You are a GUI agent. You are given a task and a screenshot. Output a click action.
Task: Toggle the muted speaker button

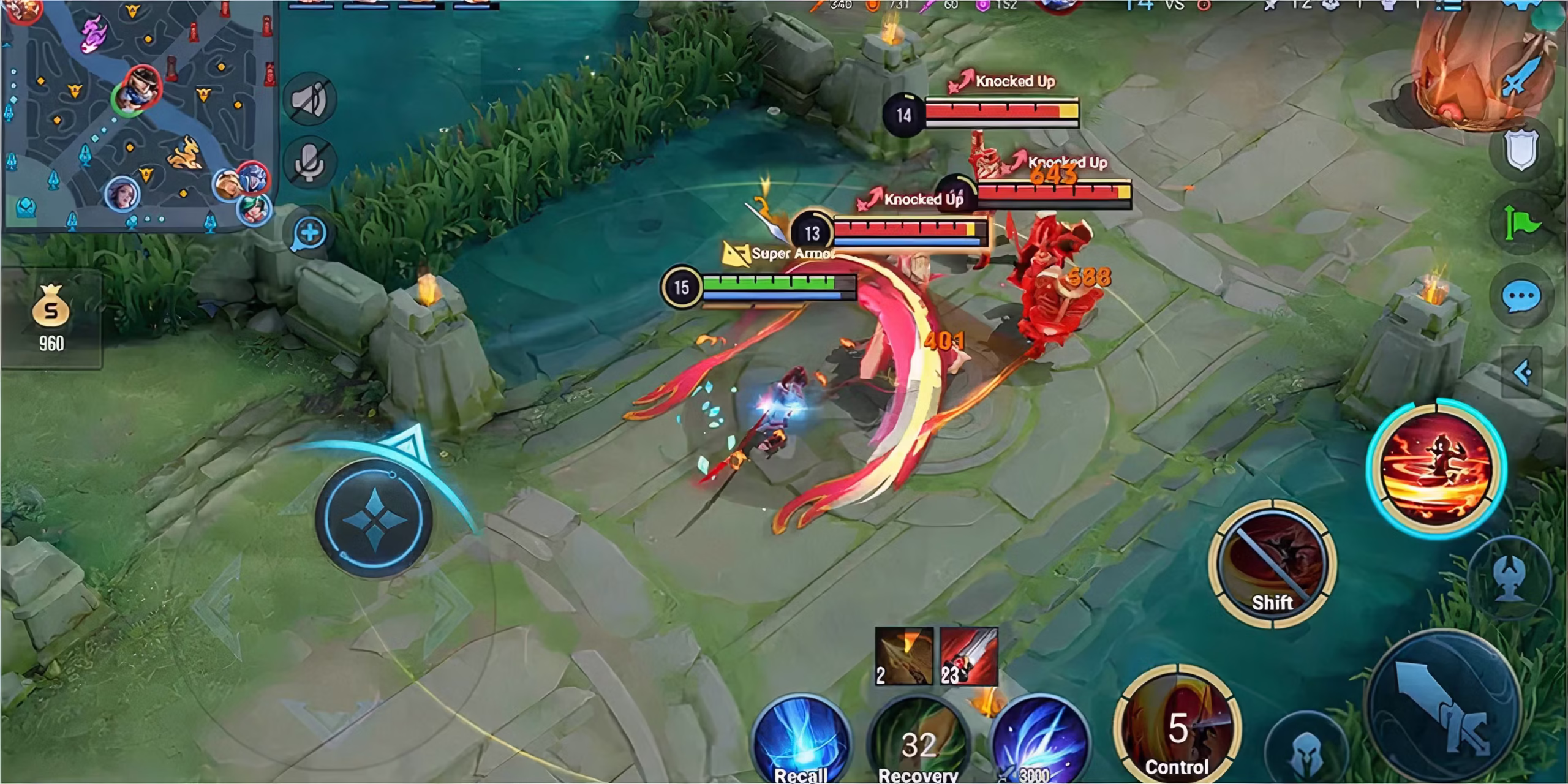click(310, 100)
